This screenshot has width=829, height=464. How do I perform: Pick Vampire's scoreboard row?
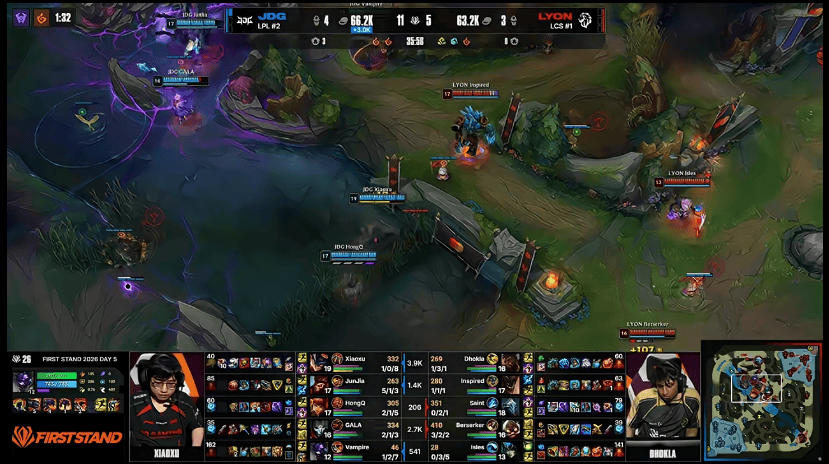point(355,451)
